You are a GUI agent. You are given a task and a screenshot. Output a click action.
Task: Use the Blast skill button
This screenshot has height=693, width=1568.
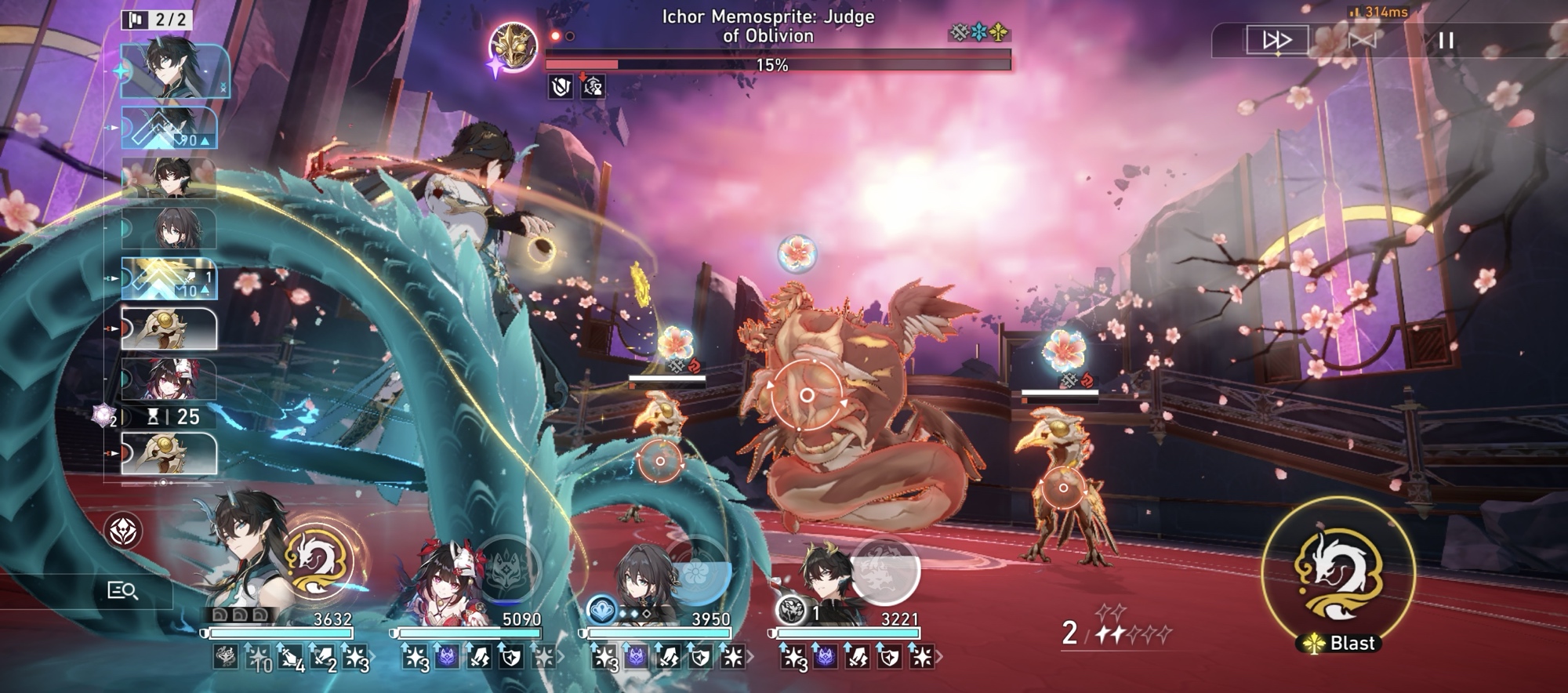(x=1338, y=576)
